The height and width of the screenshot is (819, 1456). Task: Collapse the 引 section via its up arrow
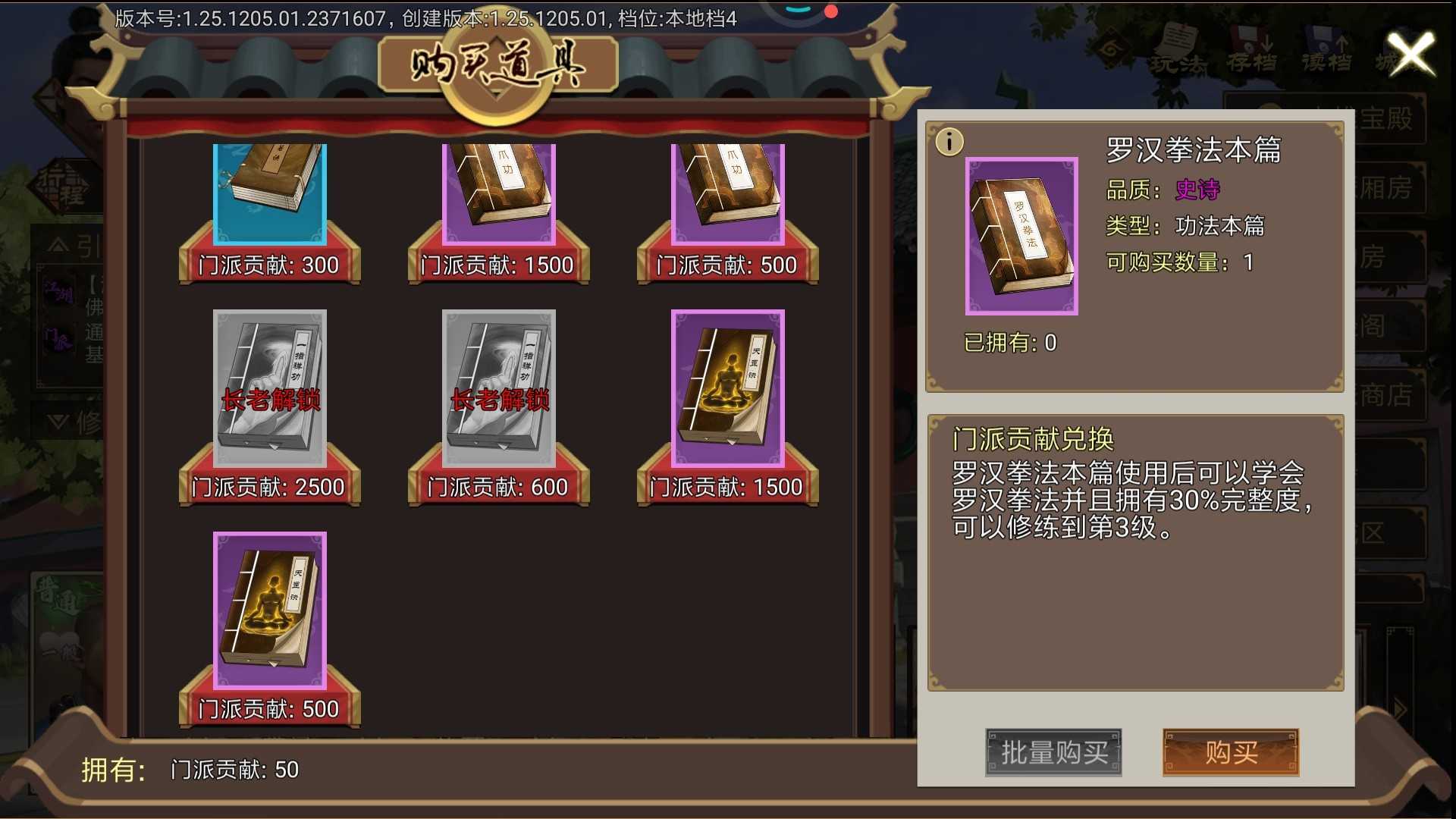click(x=57, y=243)
